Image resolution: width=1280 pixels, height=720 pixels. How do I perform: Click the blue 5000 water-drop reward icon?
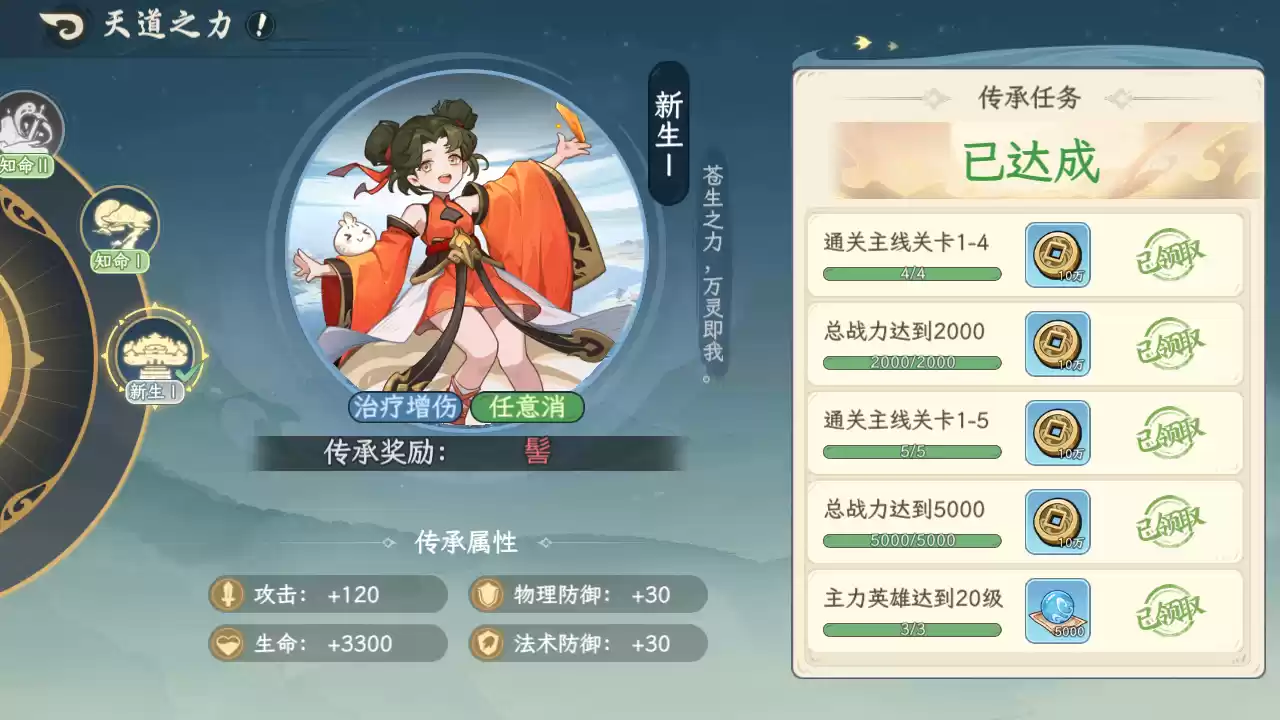(1057, 611)
